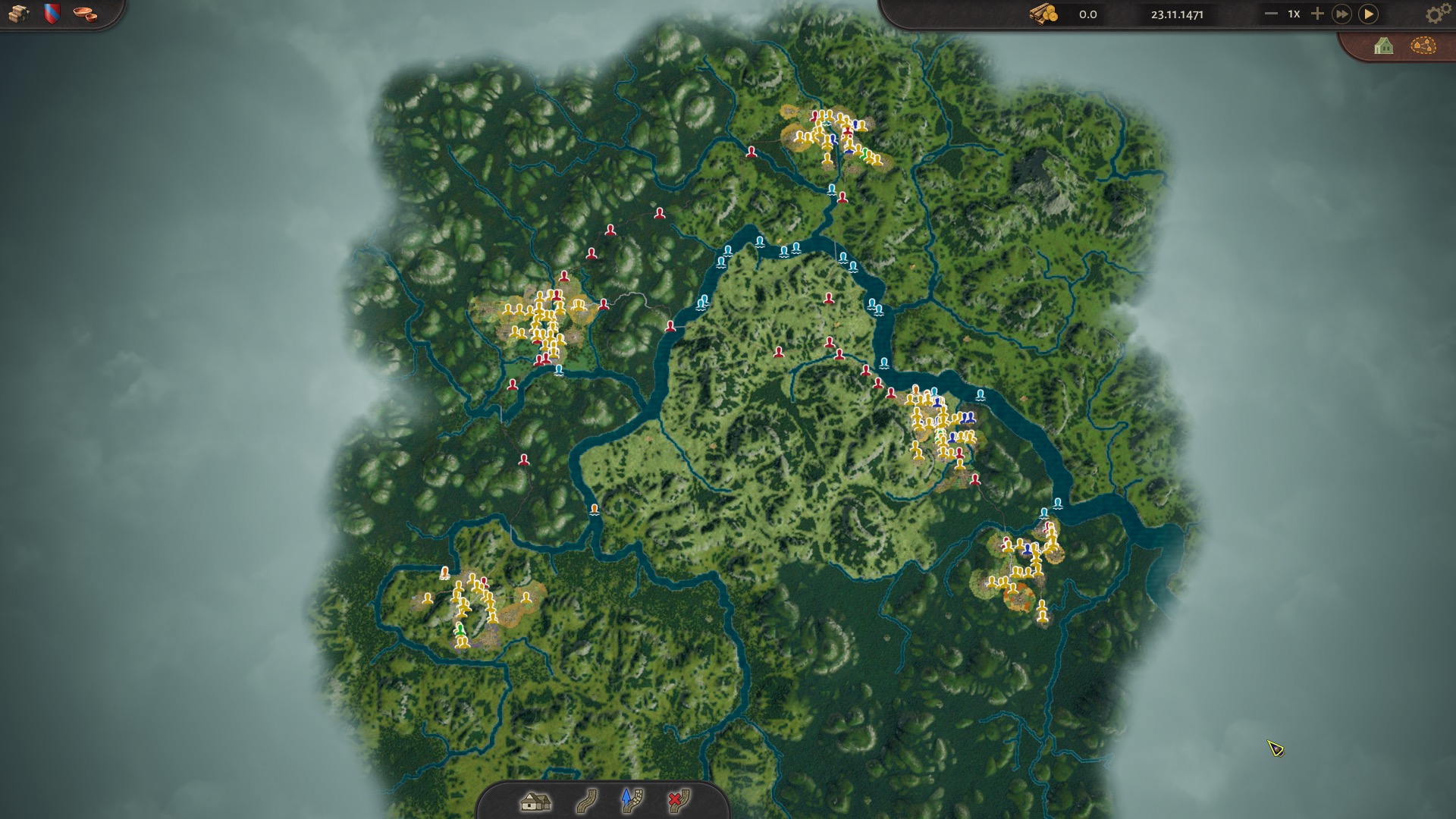The height and width of the screenshot is (819, 1456).
Task: Activate the fast-forward button
Action: coord(1341,14)
